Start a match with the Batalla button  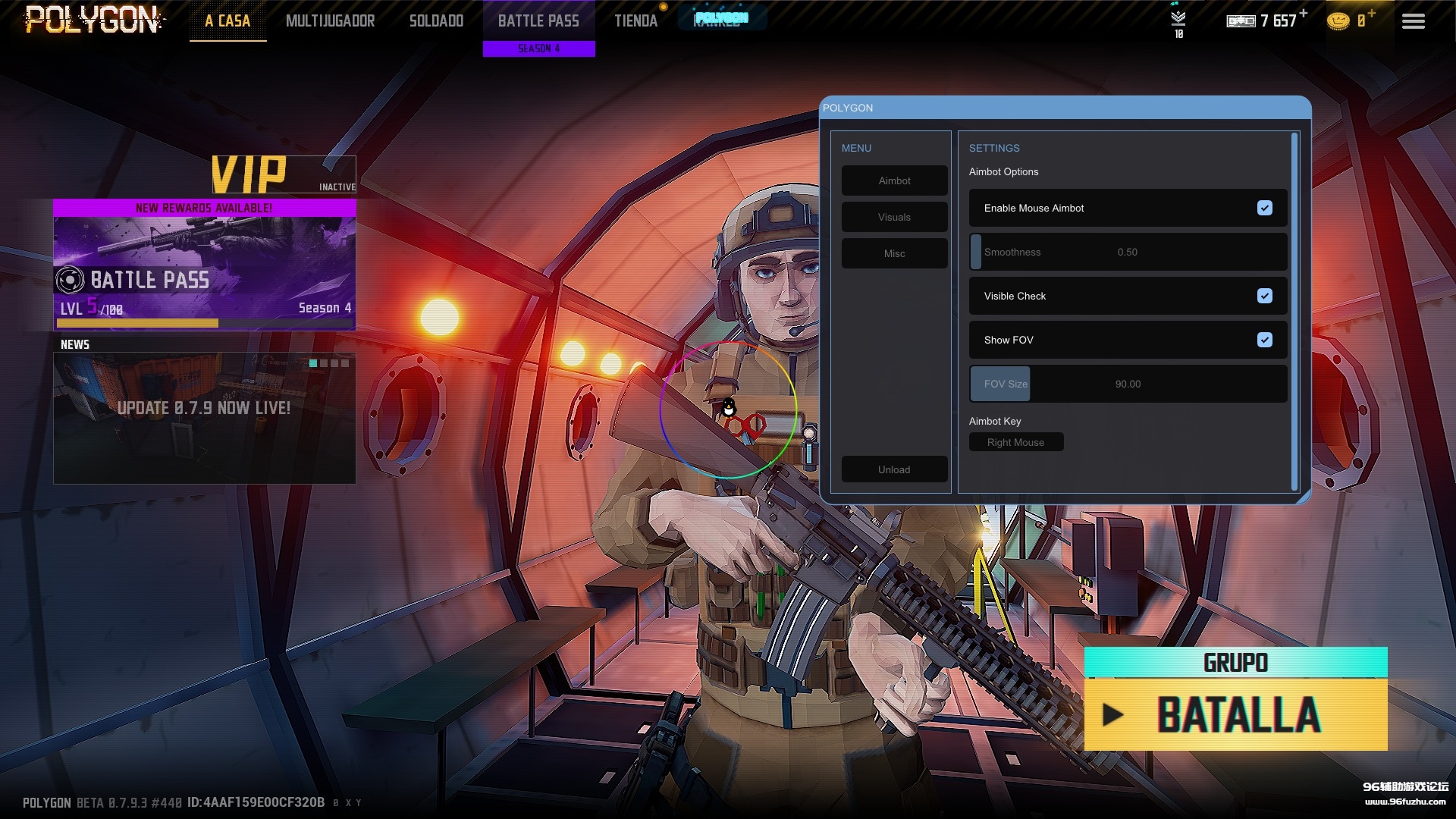coord(1235,714)
